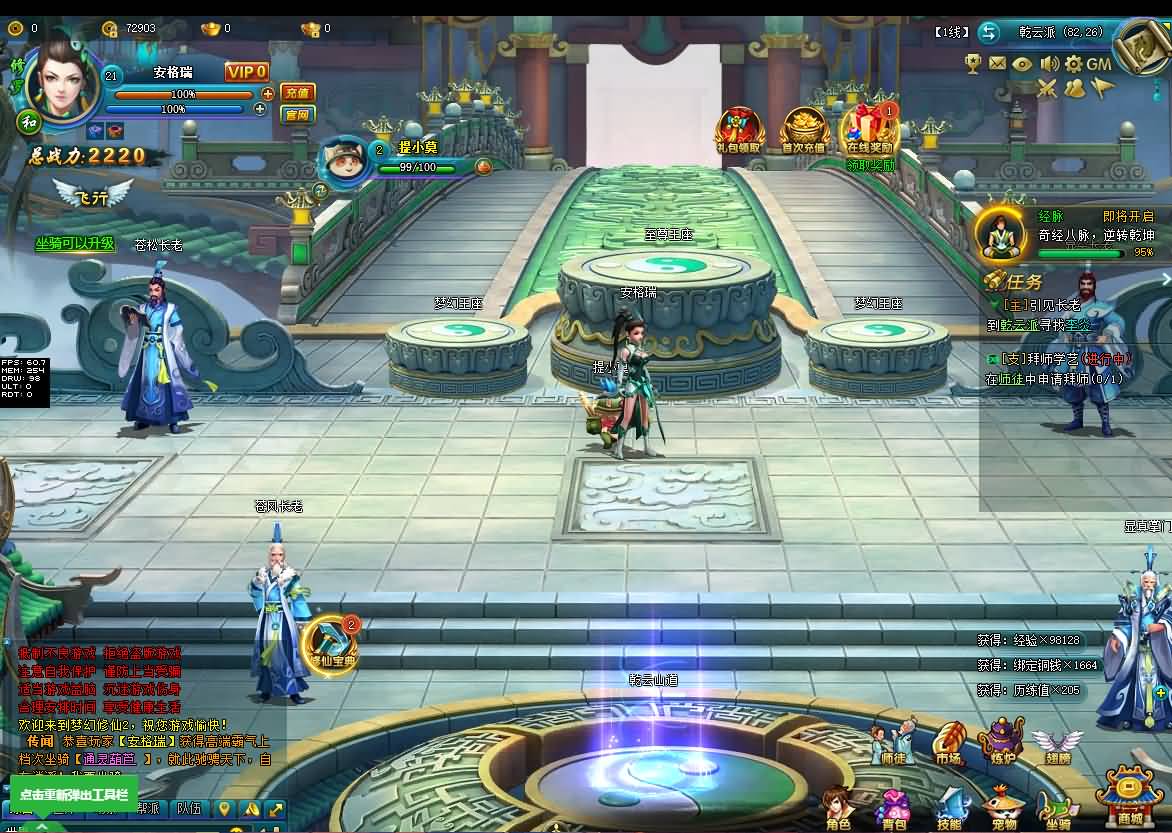Image resolution: width=1172 pixels, height=833 pixels.
Task: Open the 角色 character panel
Action: [838, 808]
